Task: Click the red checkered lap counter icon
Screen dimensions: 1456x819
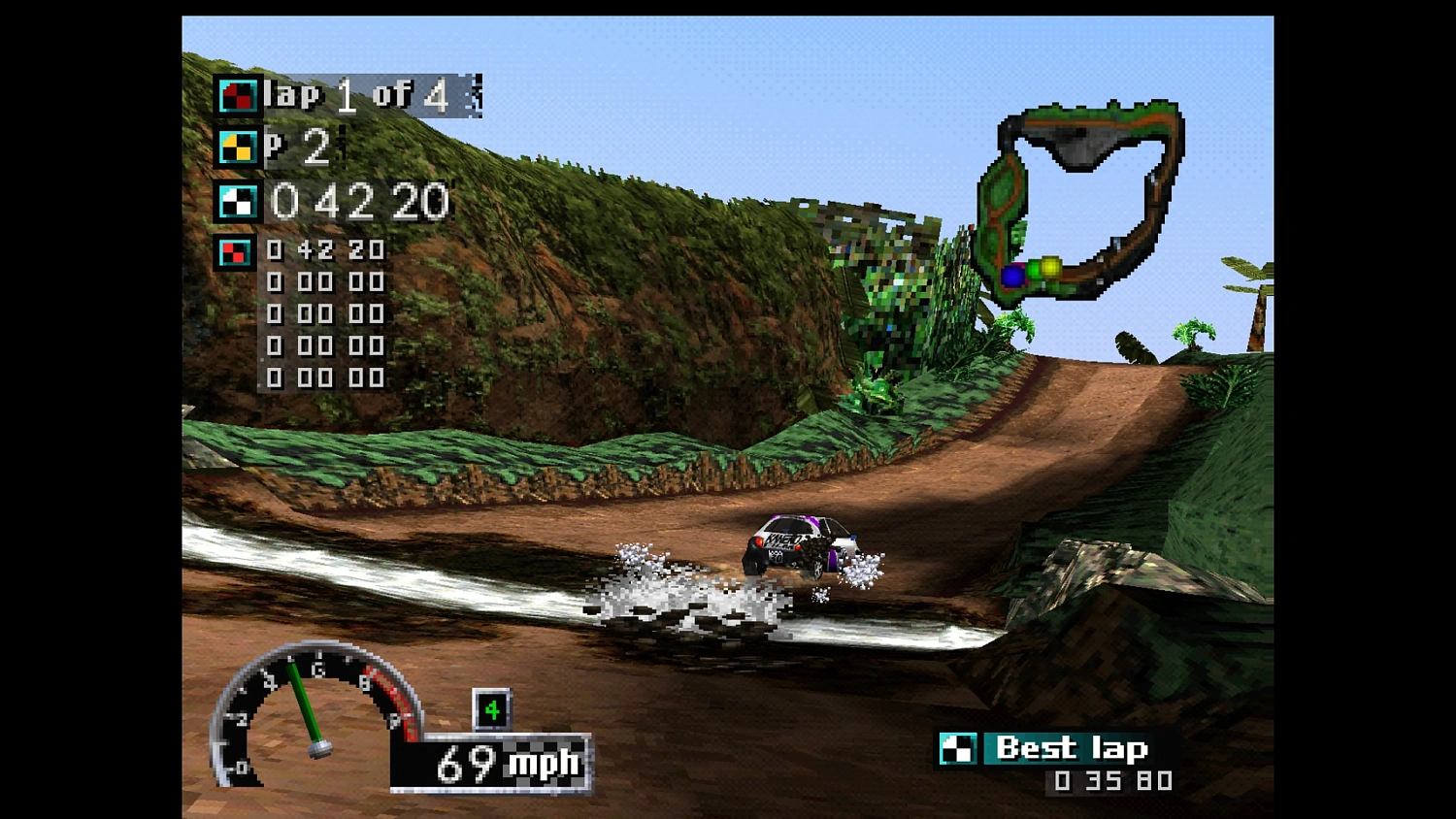Action: click(236, 95)
